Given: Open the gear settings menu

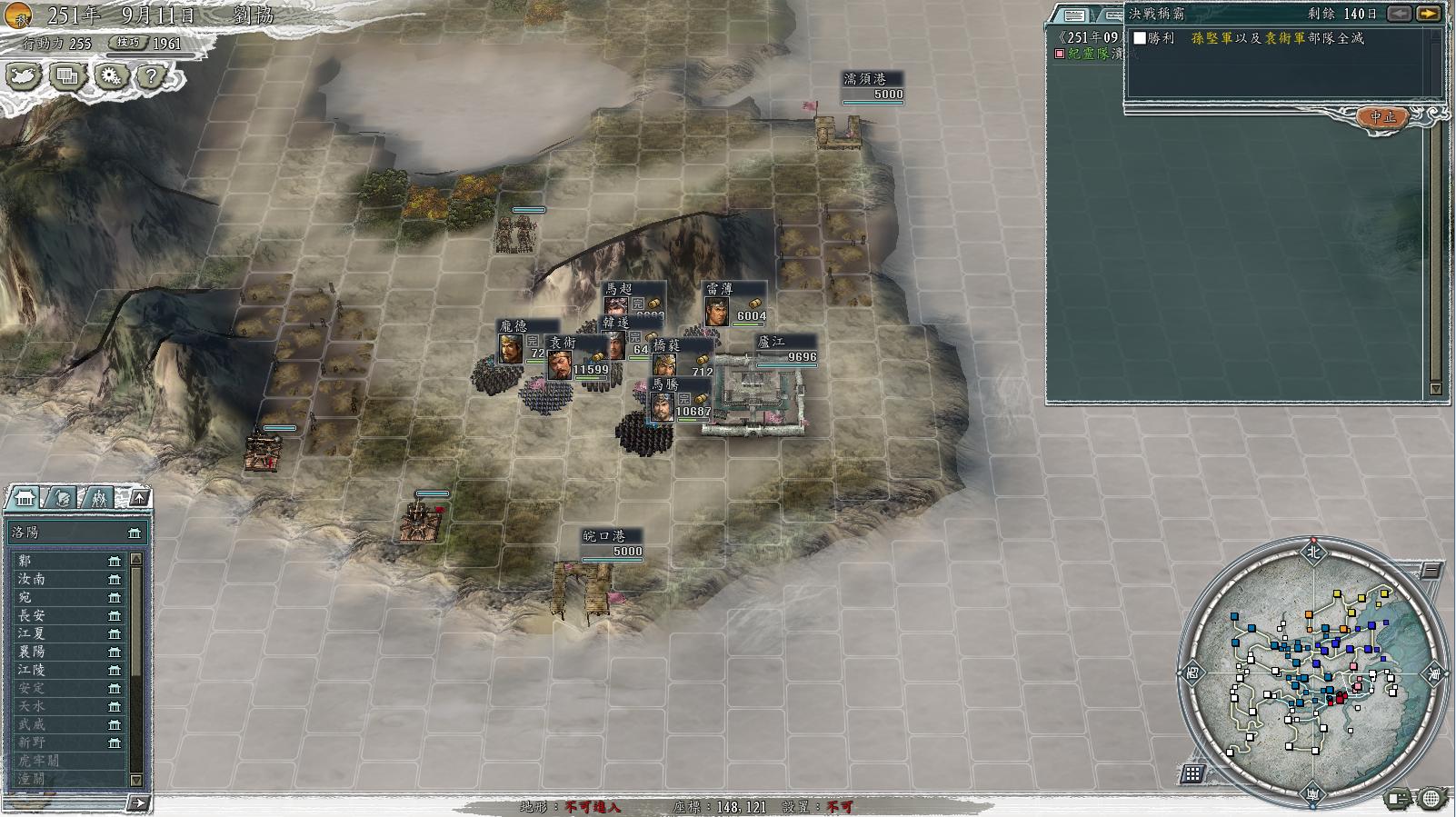Looking at the screenshot, I should pyautogui.click(x=111, y=76).
